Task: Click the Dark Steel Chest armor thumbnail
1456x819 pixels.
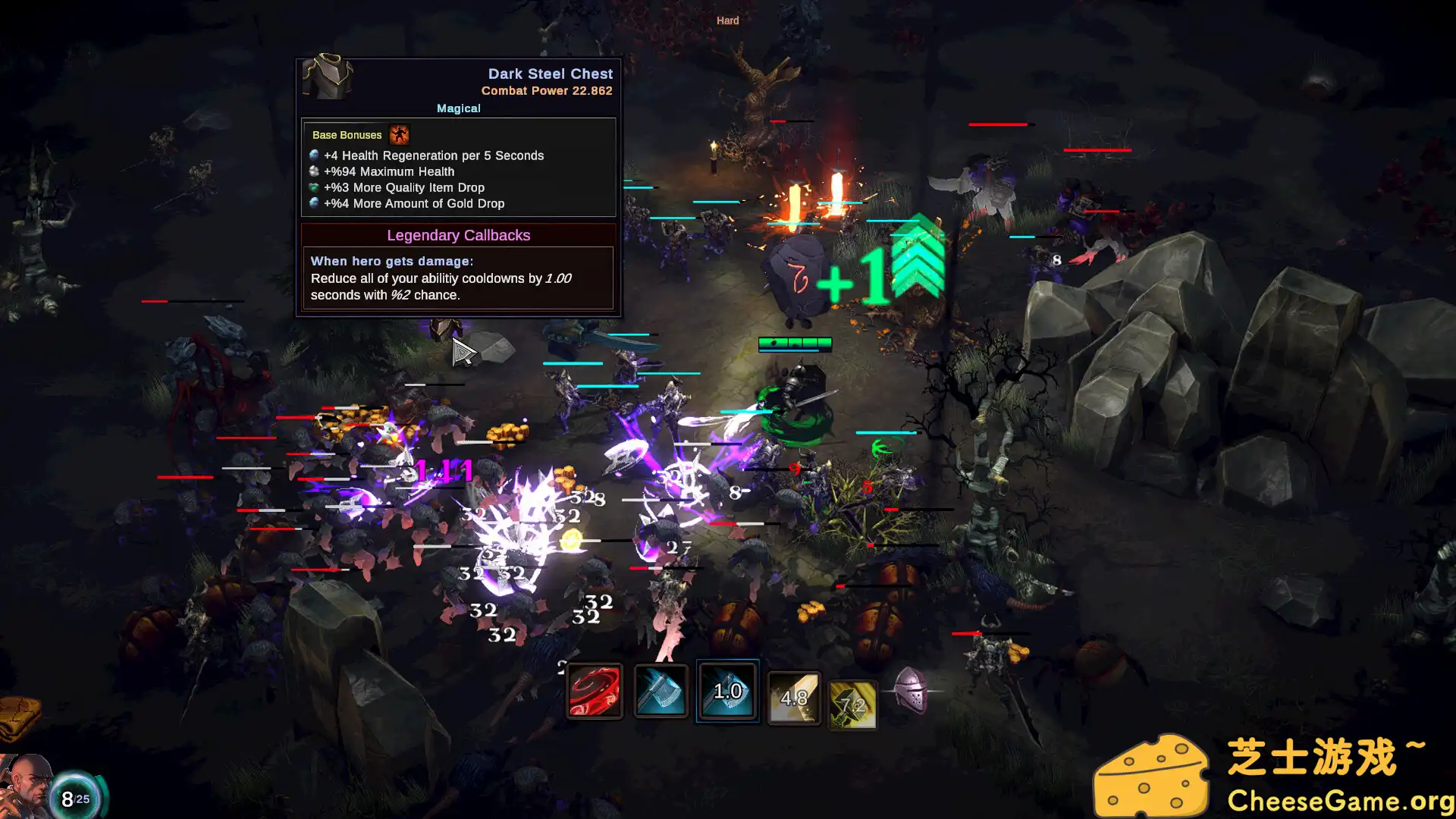Action: point(328,78)
